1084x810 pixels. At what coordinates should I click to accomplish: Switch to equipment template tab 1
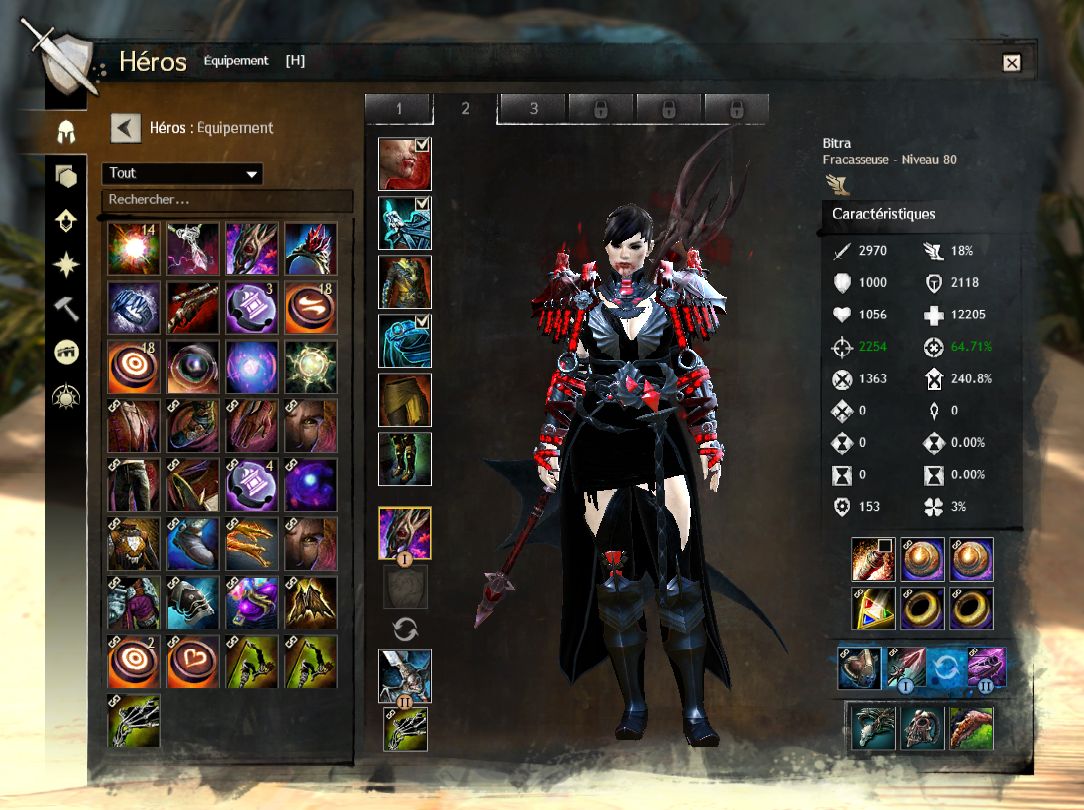(398, 108)
